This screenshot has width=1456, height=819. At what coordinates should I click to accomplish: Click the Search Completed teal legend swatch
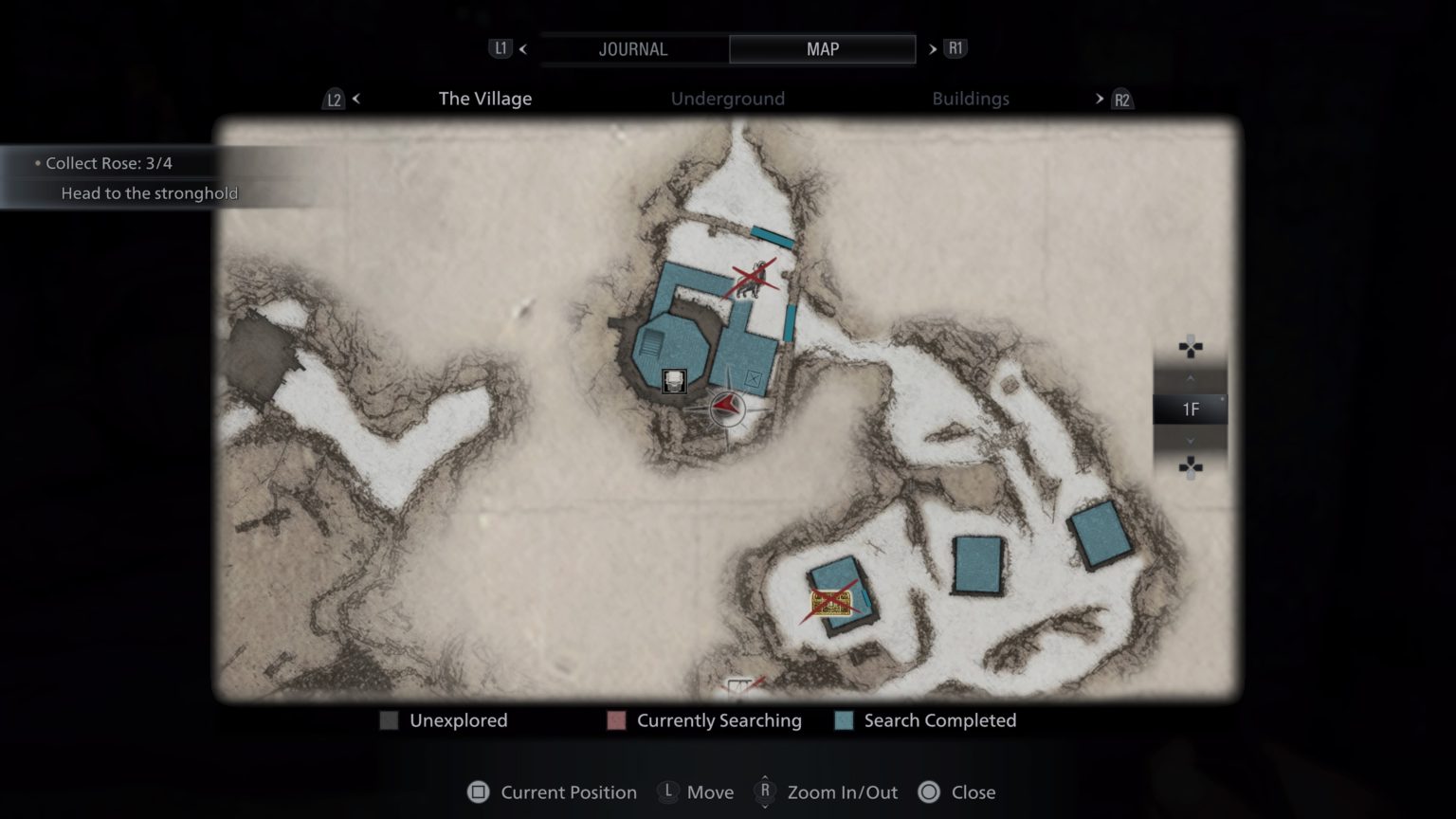pyautogui.click(x=842, y=720)
